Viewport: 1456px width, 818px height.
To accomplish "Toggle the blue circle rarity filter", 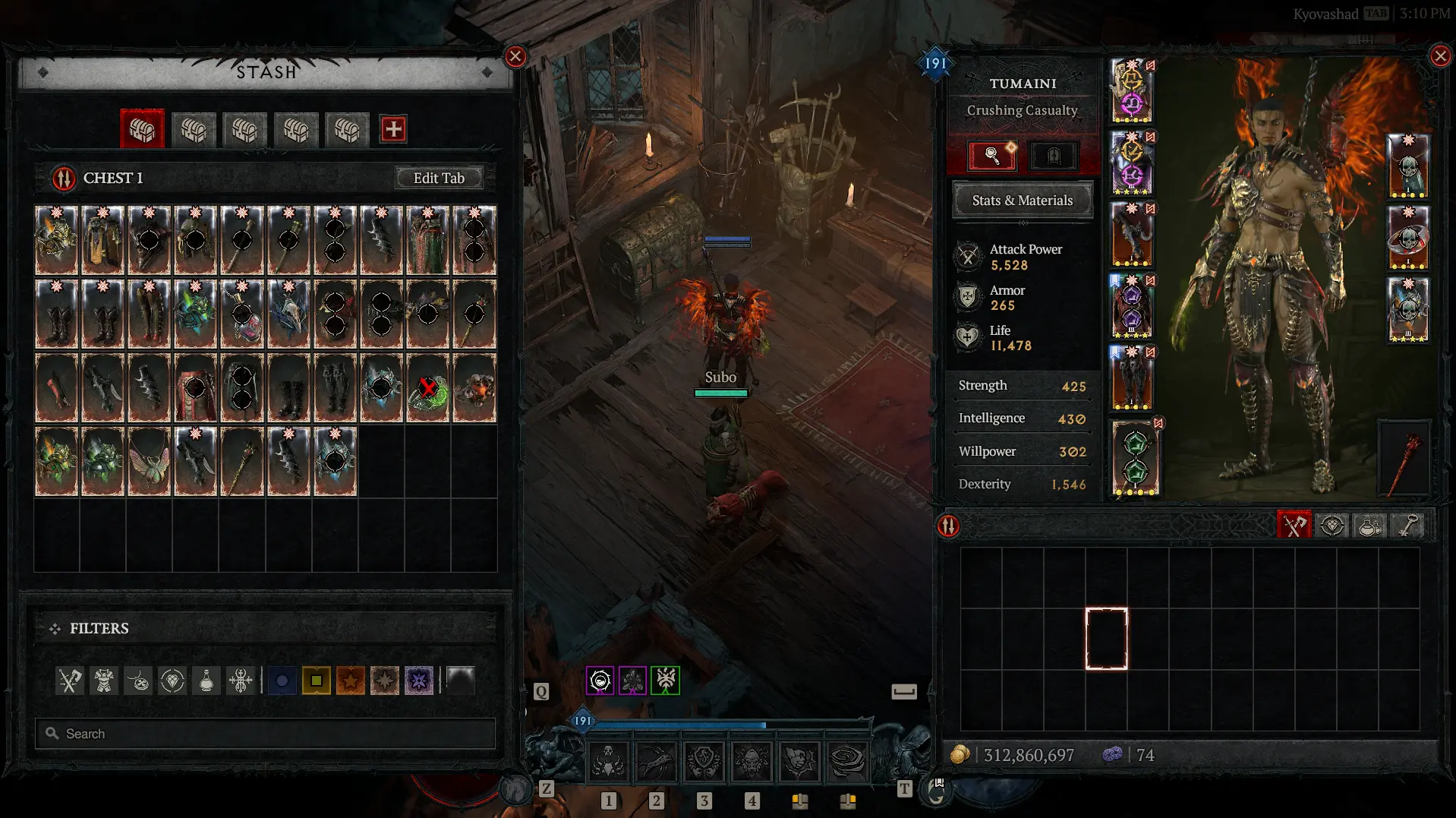I will pyautogui.click(x=282, y=681).
